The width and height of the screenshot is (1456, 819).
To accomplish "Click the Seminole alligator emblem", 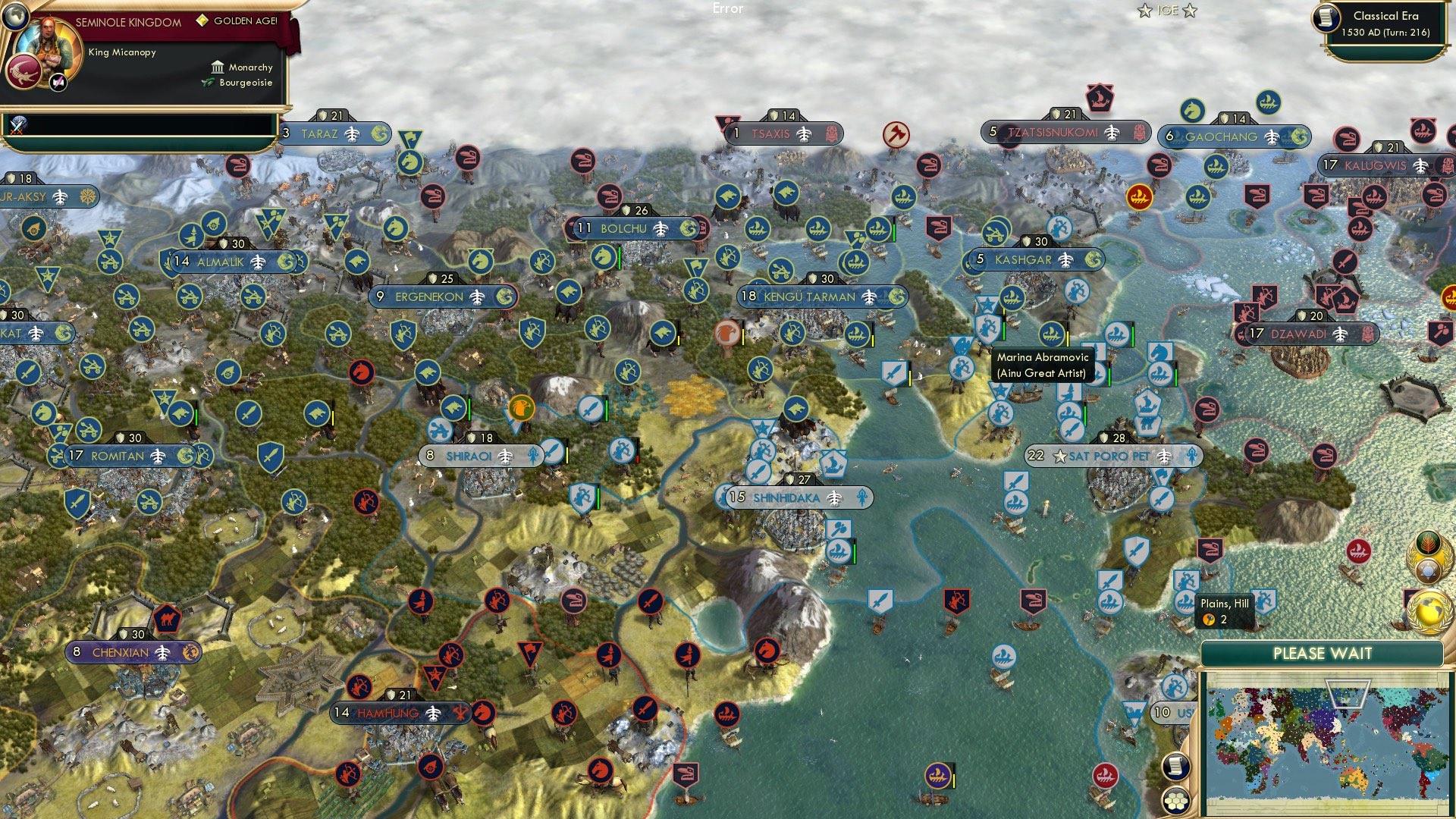I will tap(24, 73).
